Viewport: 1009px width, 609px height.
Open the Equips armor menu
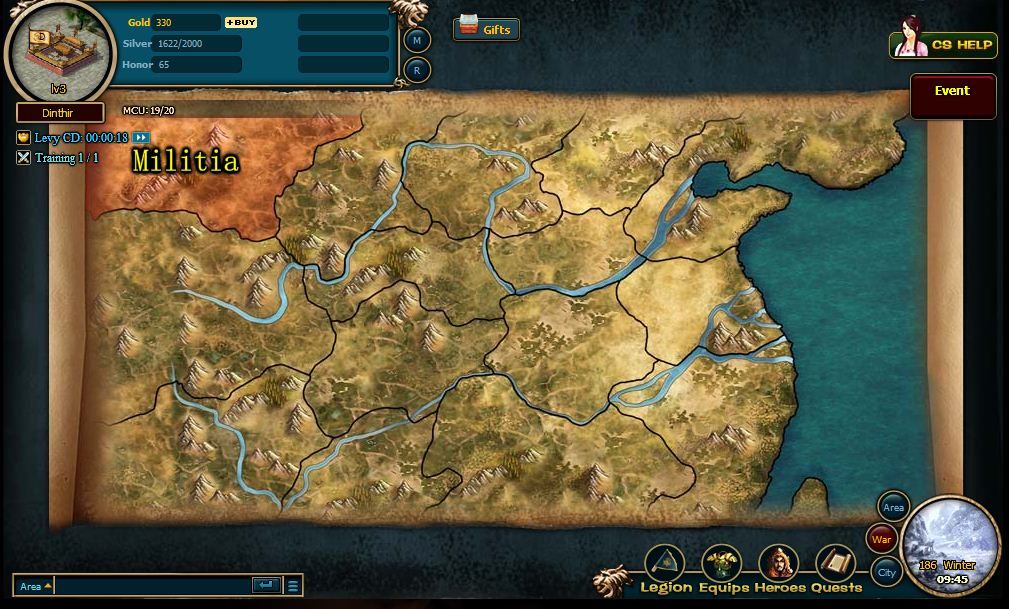tap(722, 566)
